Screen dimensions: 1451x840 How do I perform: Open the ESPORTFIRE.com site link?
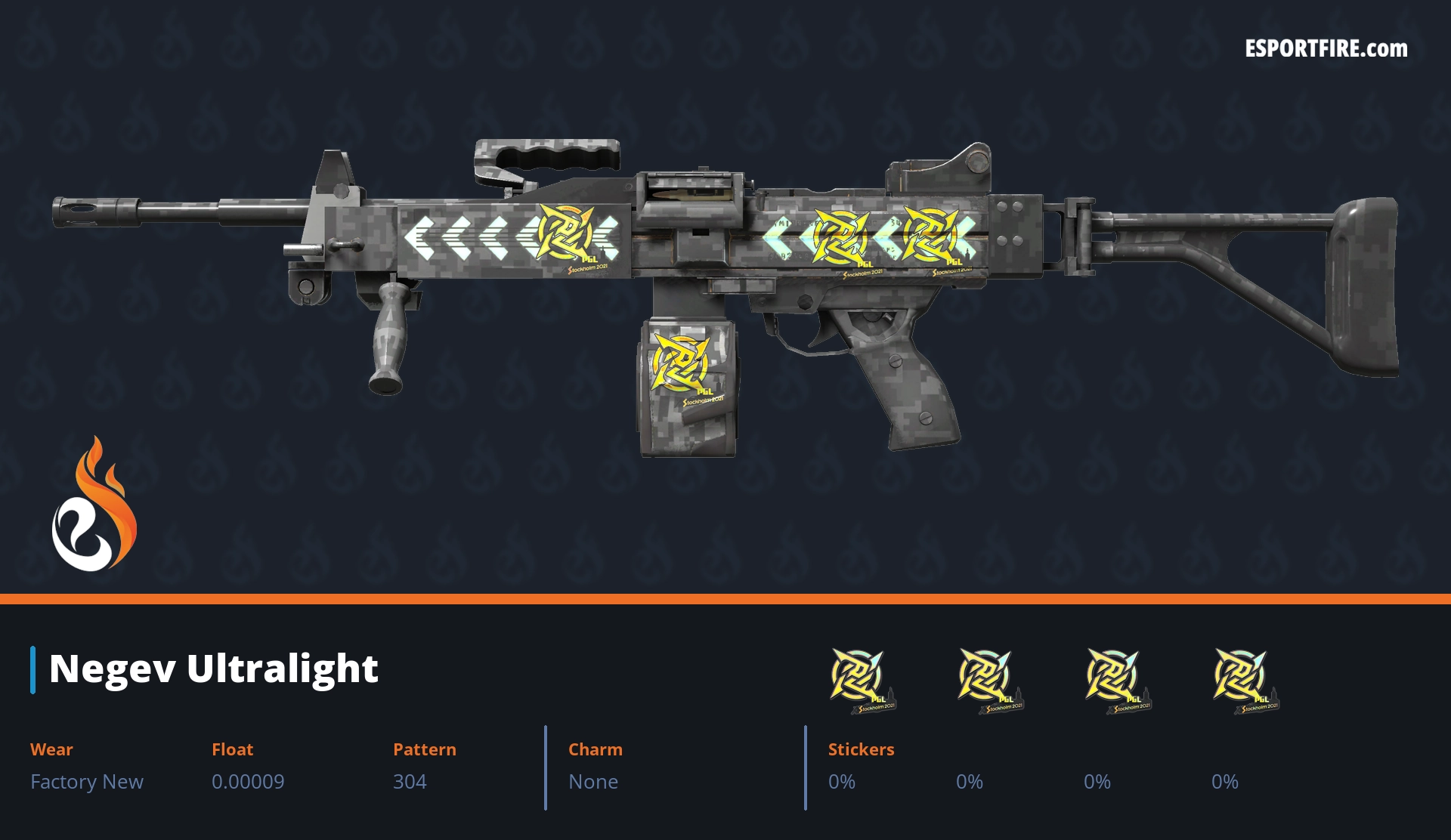[1326, 49]
